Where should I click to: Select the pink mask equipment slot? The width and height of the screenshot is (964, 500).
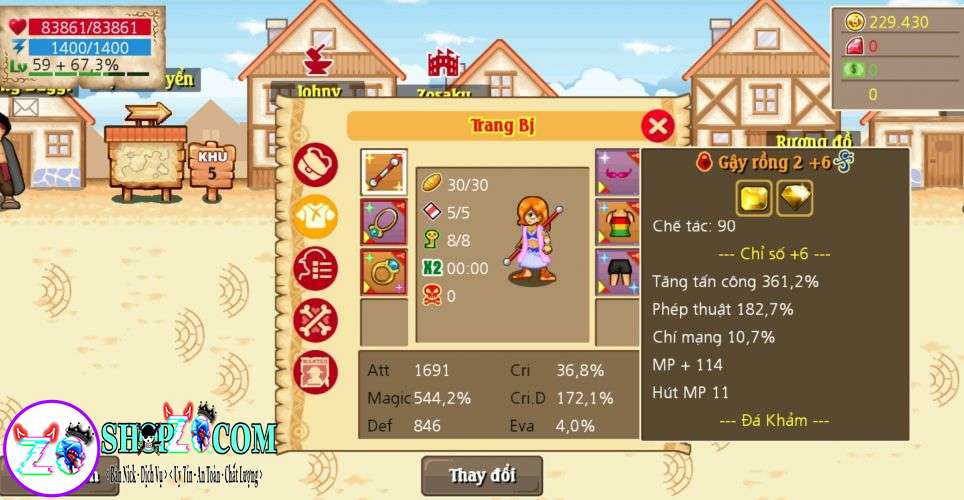(x=617, y=172)
